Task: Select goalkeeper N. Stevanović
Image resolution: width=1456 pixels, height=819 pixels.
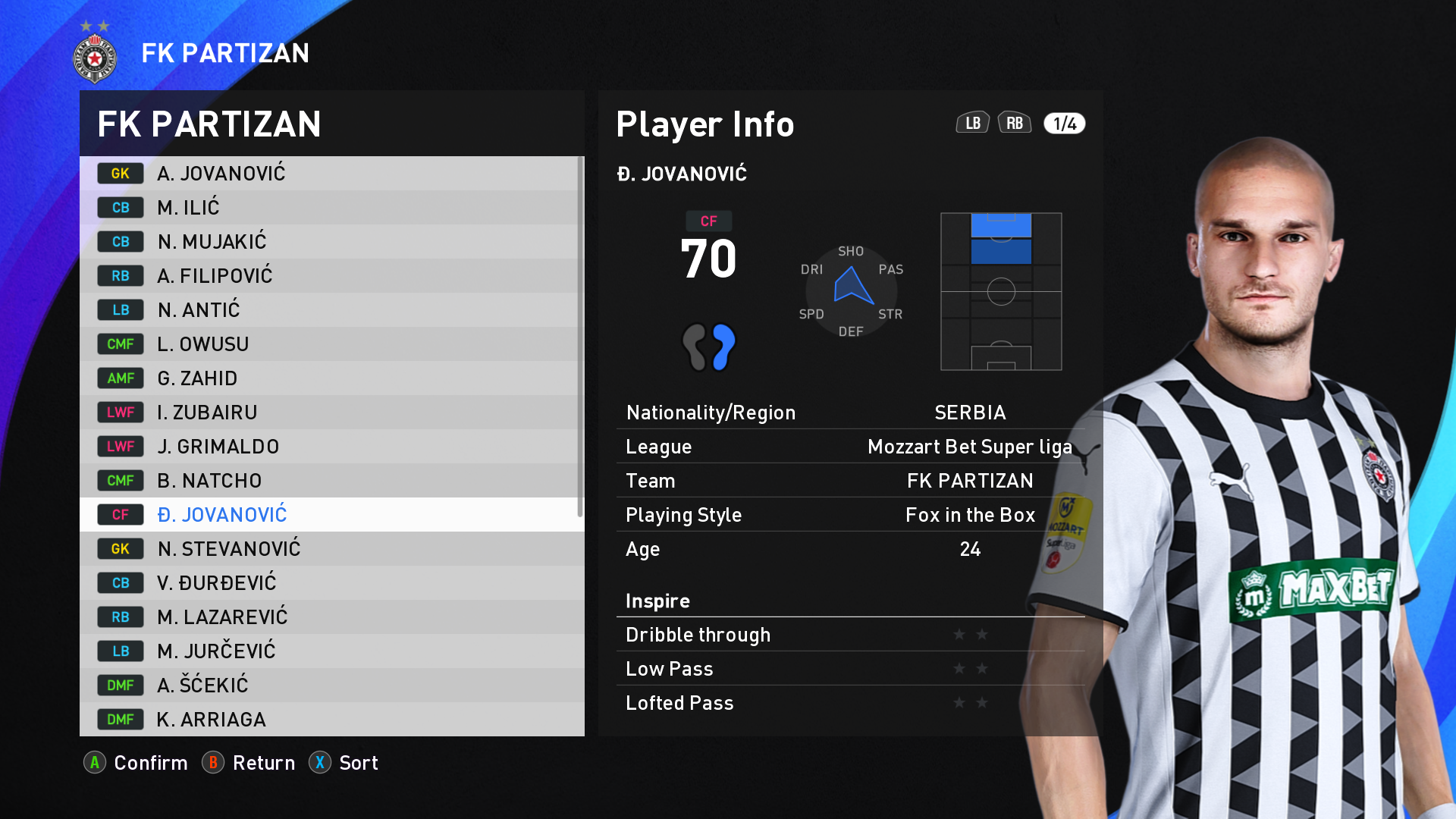Action: (331, 549)
